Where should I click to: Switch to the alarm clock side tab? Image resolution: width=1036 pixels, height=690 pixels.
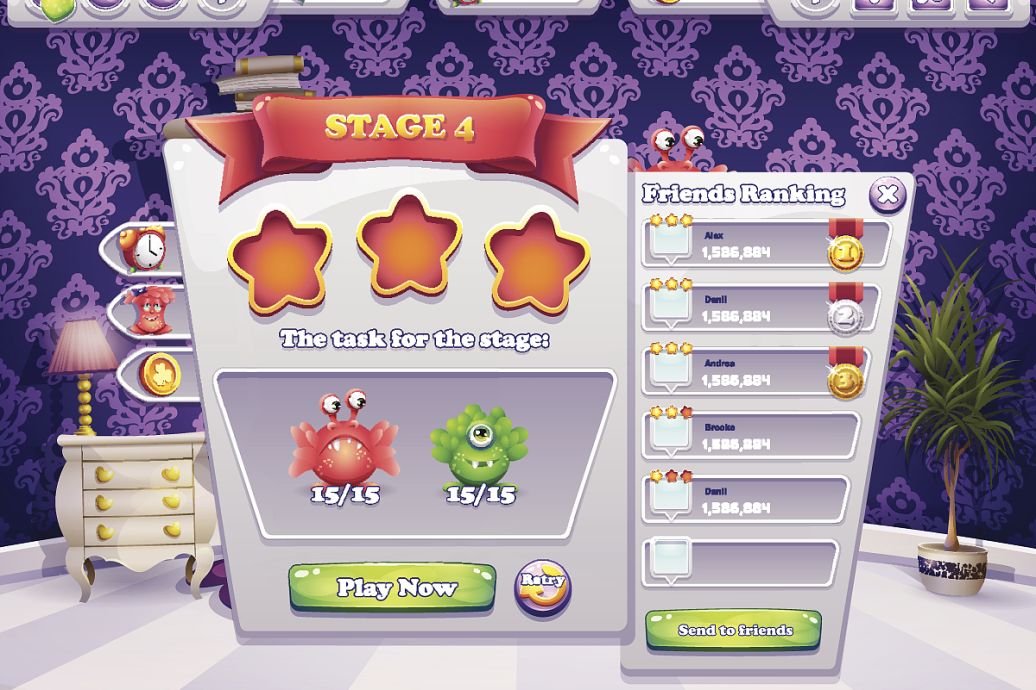tap(146, 247)
